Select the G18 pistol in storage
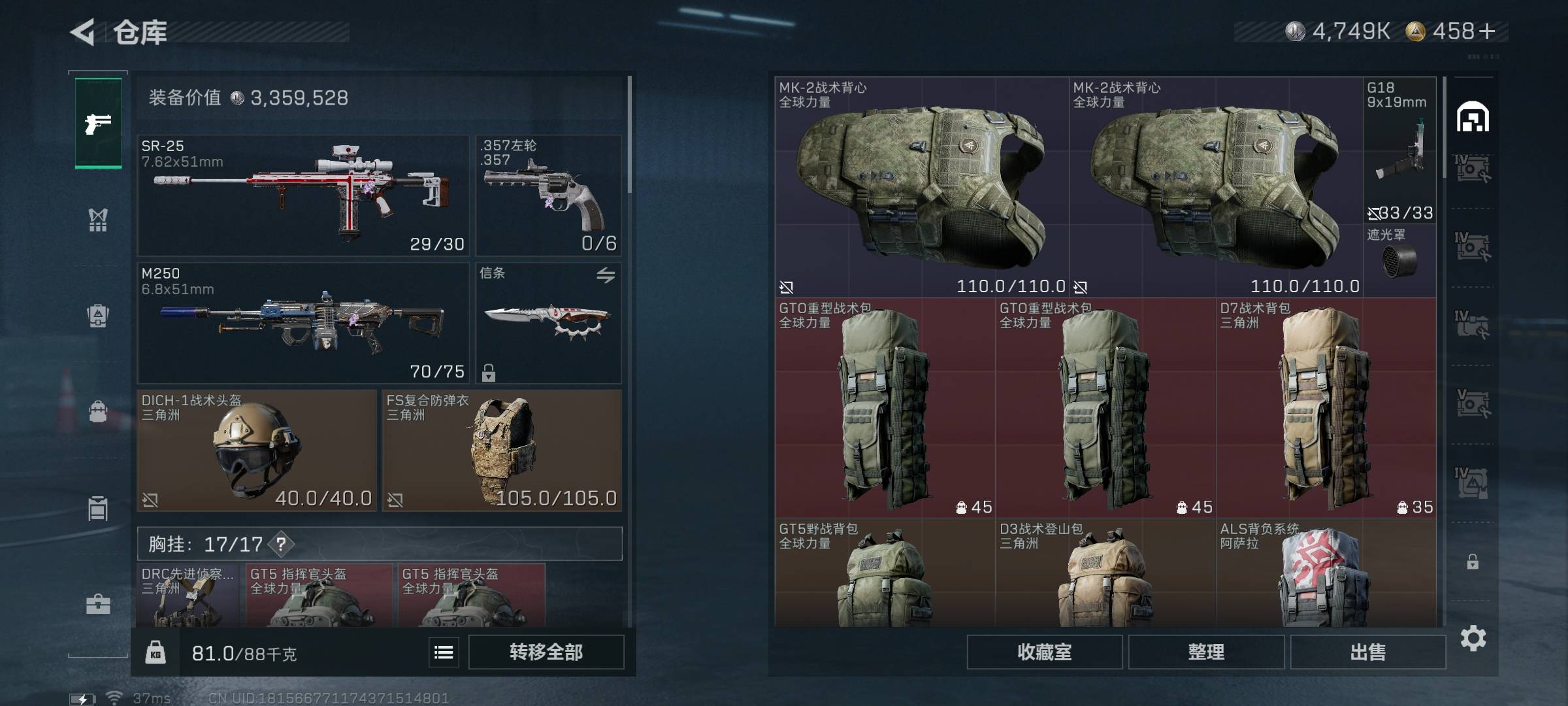Viewport: 1568px width, 706px height. click(x=1399, y=150)
